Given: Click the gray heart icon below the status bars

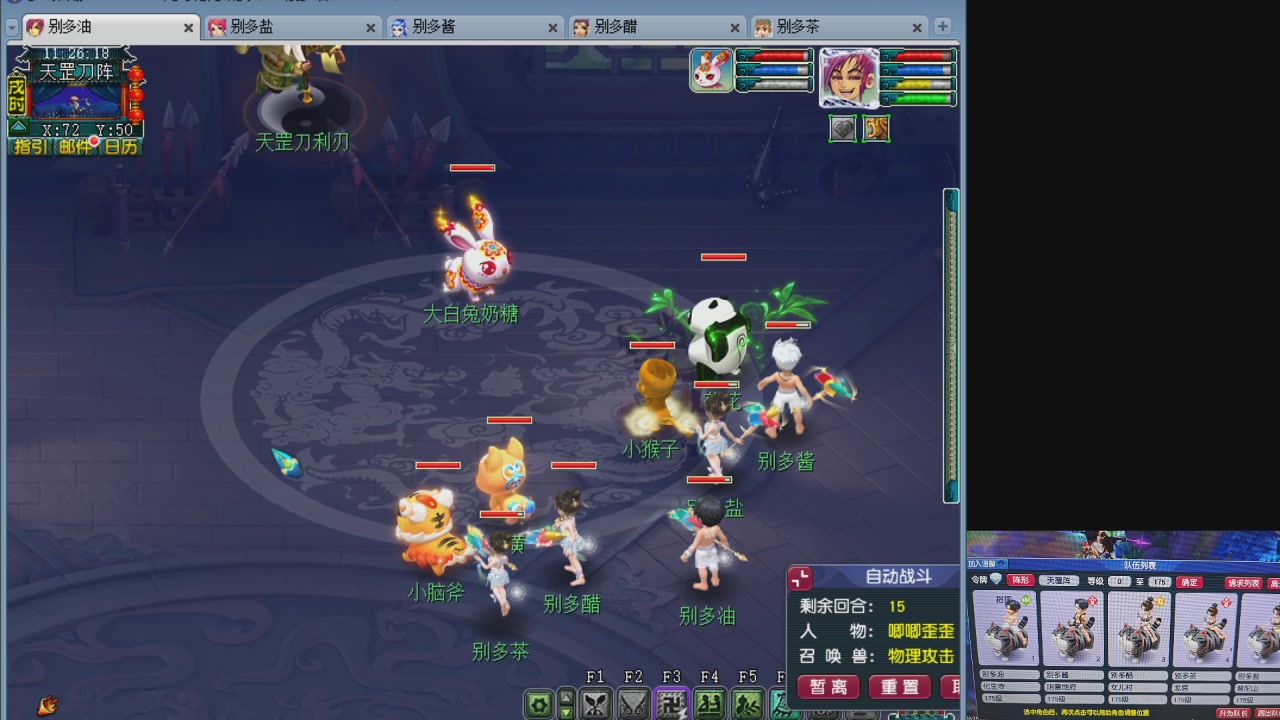Looking at the screenshot, I should [843, 128].
